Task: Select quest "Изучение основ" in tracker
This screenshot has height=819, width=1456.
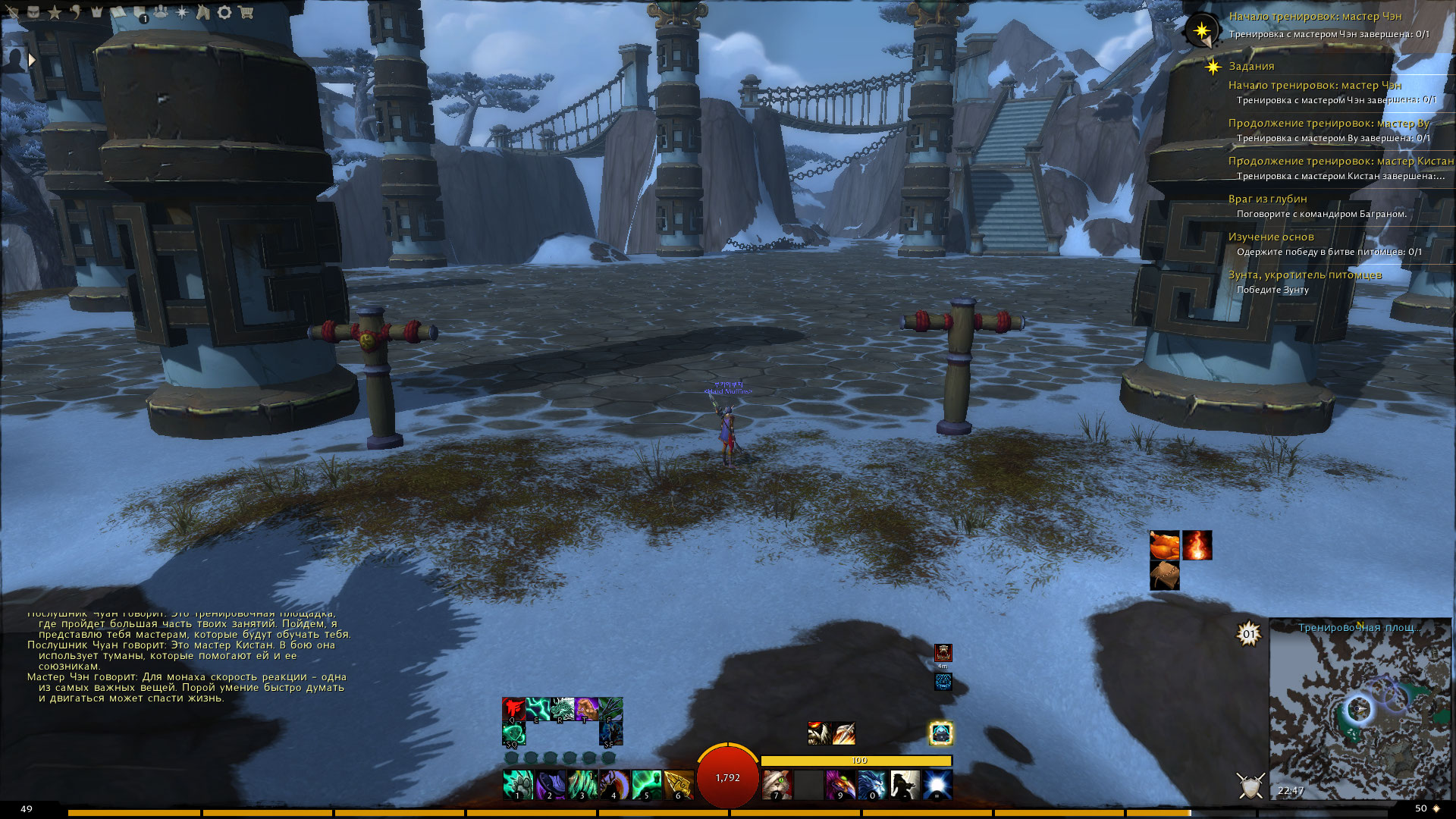Action: tap(1271, 237)
